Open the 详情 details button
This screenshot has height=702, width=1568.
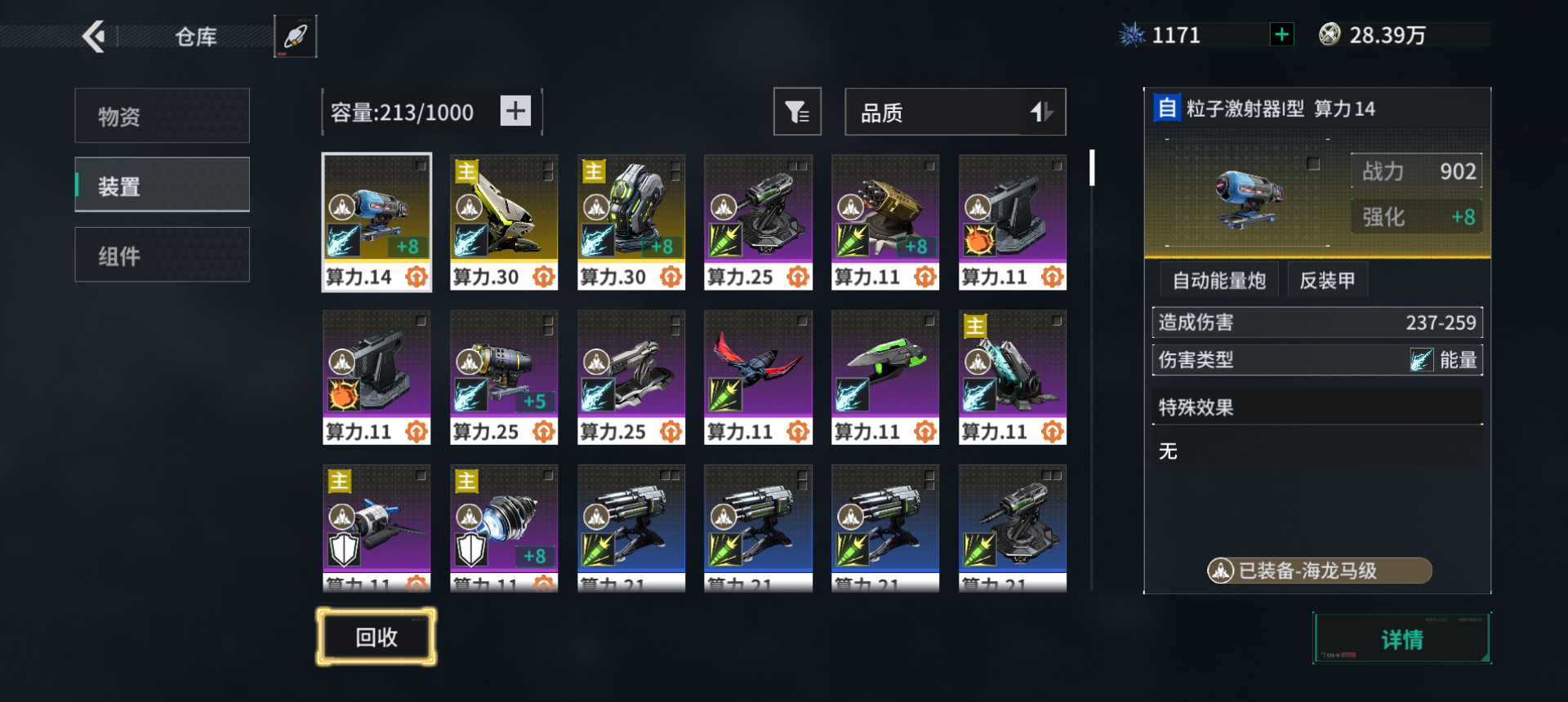pyautogui.click(x=1401, y=639)
